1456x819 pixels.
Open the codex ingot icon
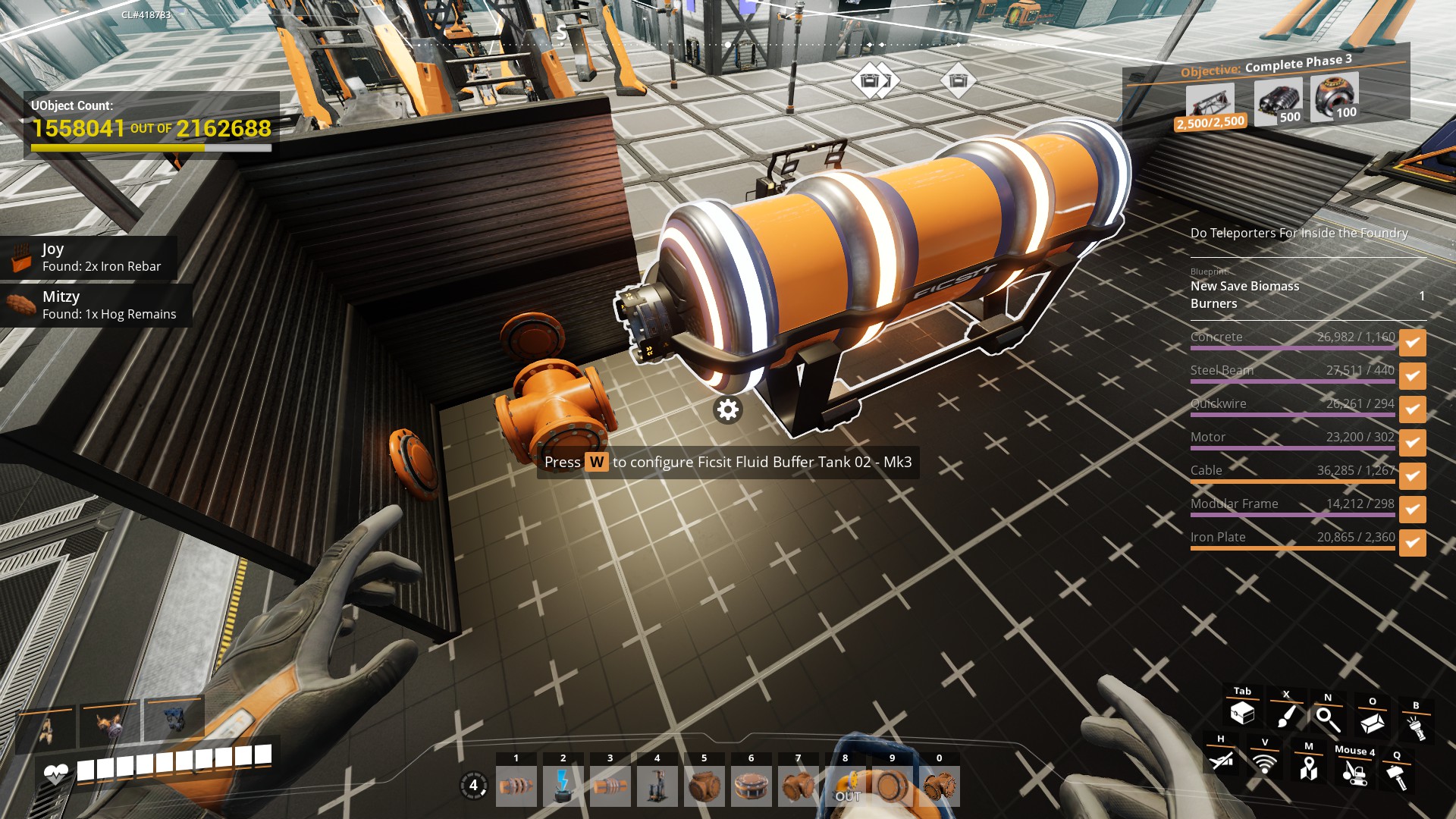(1372, 723)
